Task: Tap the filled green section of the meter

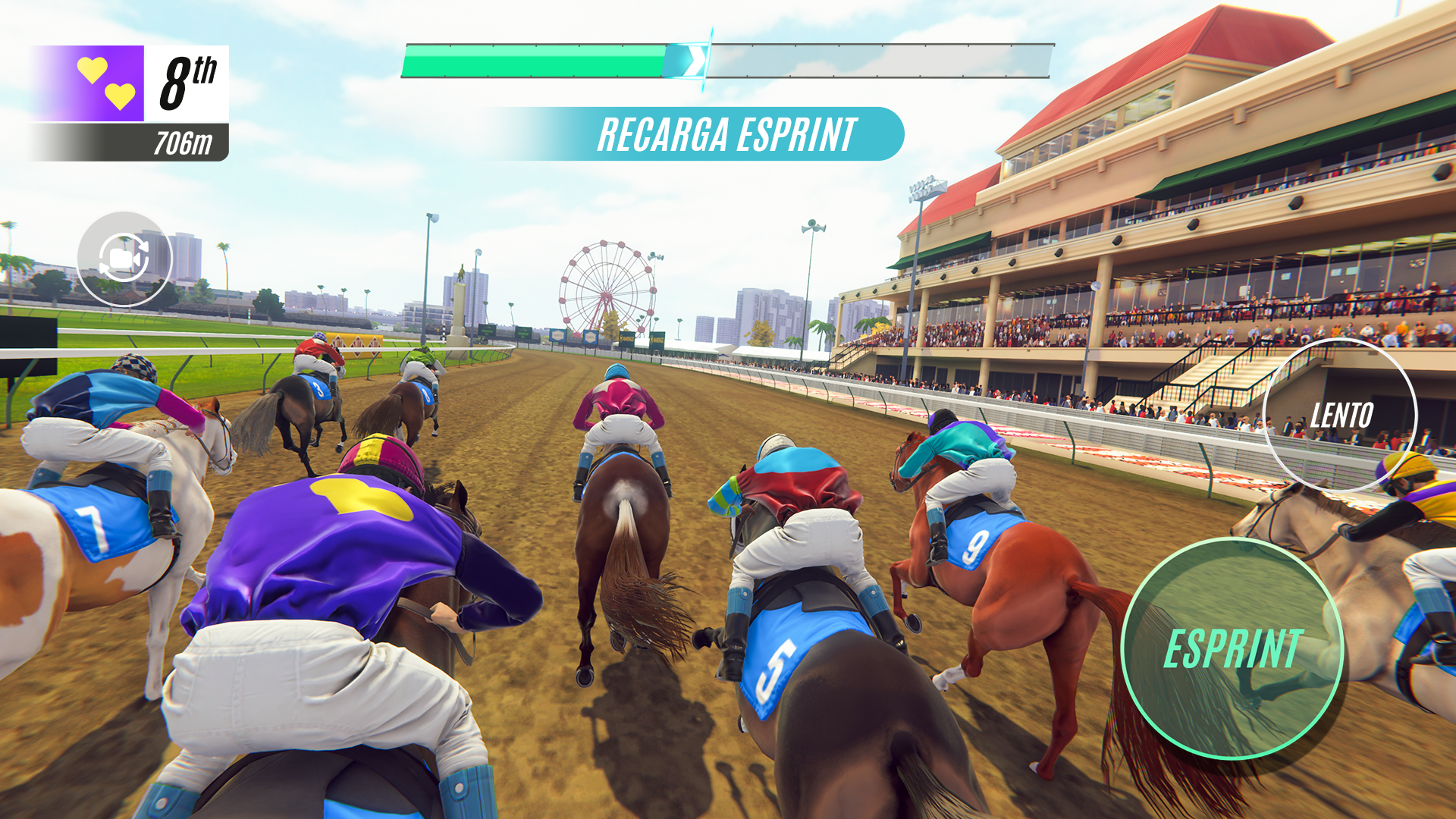Action: 531,61
